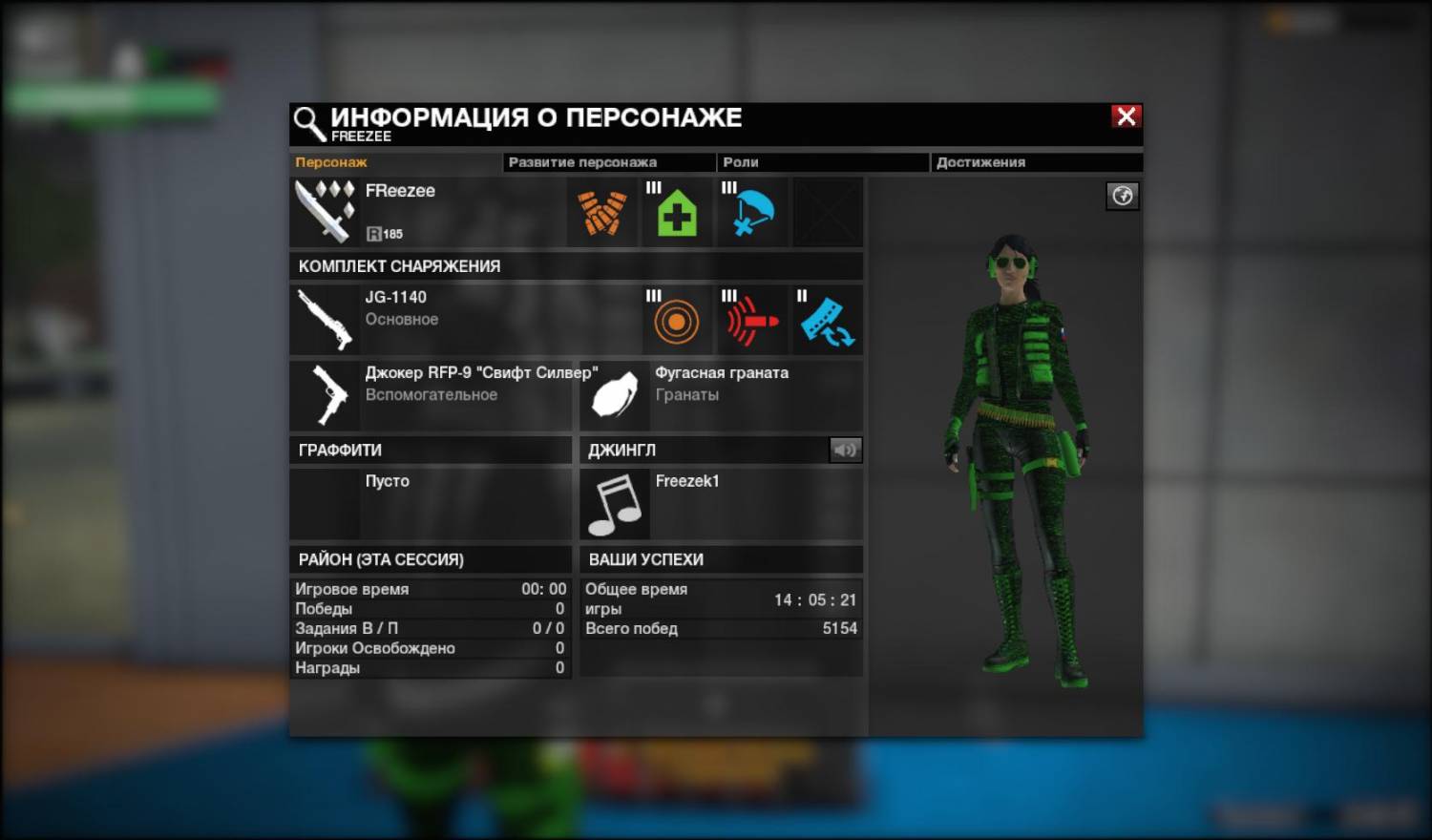
Task: Click the character preview rotate button
Action: (1122, 196)
